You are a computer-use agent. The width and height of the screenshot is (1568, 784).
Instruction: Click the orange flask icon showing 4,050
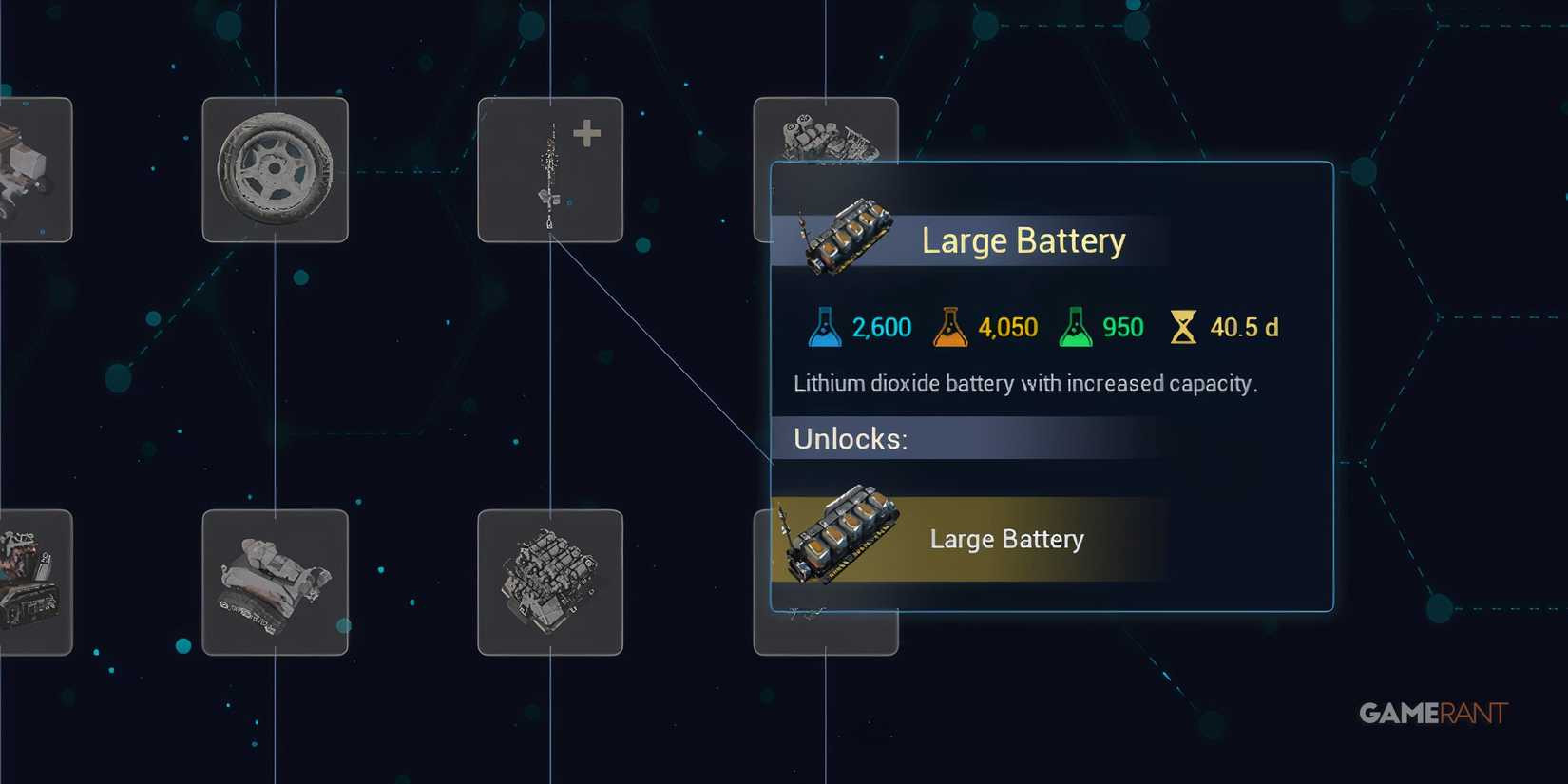point(949,327)
